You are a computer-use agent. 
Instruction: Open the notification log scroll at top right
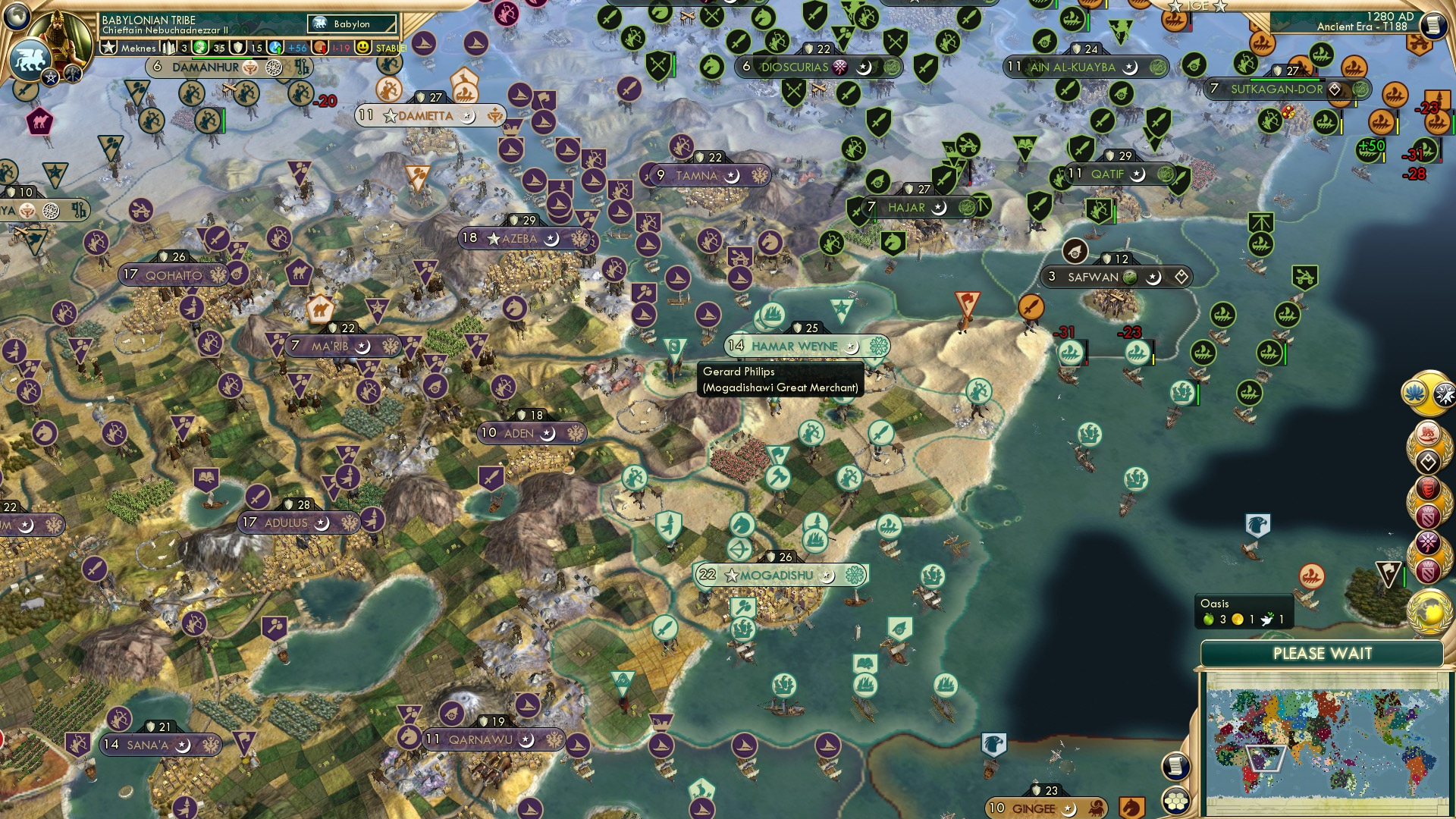[1435, 24]
